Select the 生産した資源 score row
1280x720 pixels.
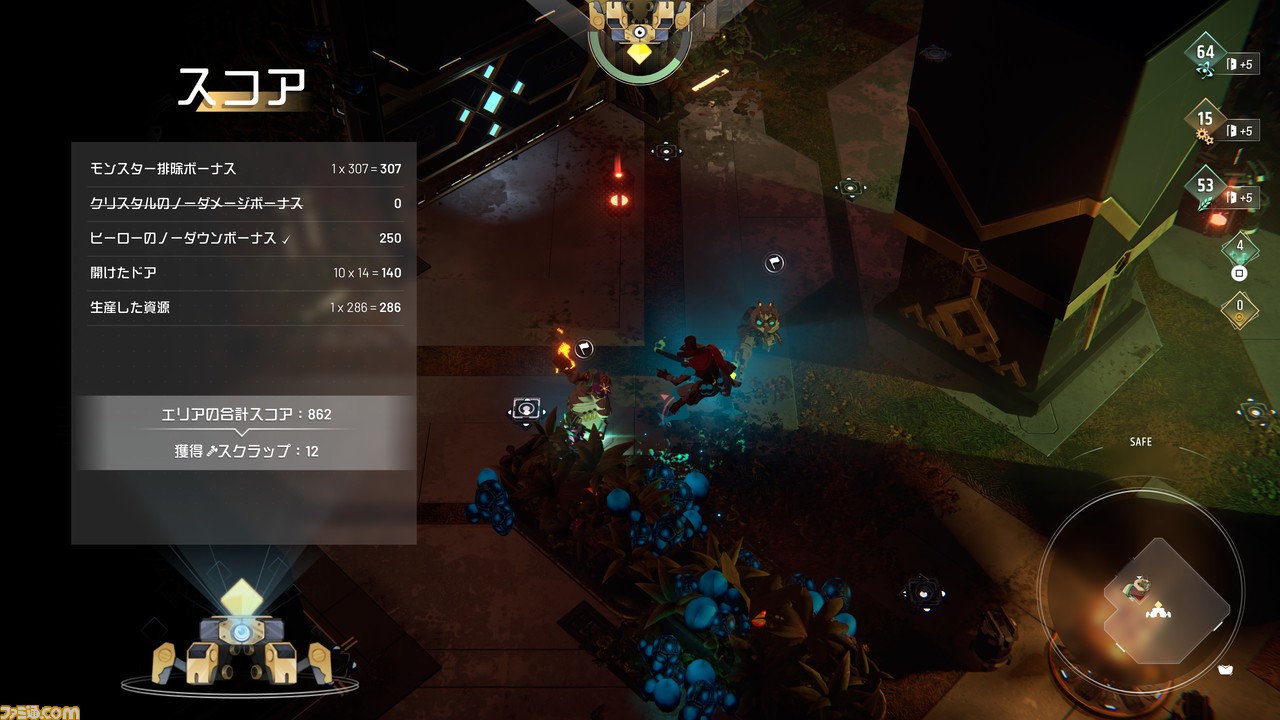point(245,307)
